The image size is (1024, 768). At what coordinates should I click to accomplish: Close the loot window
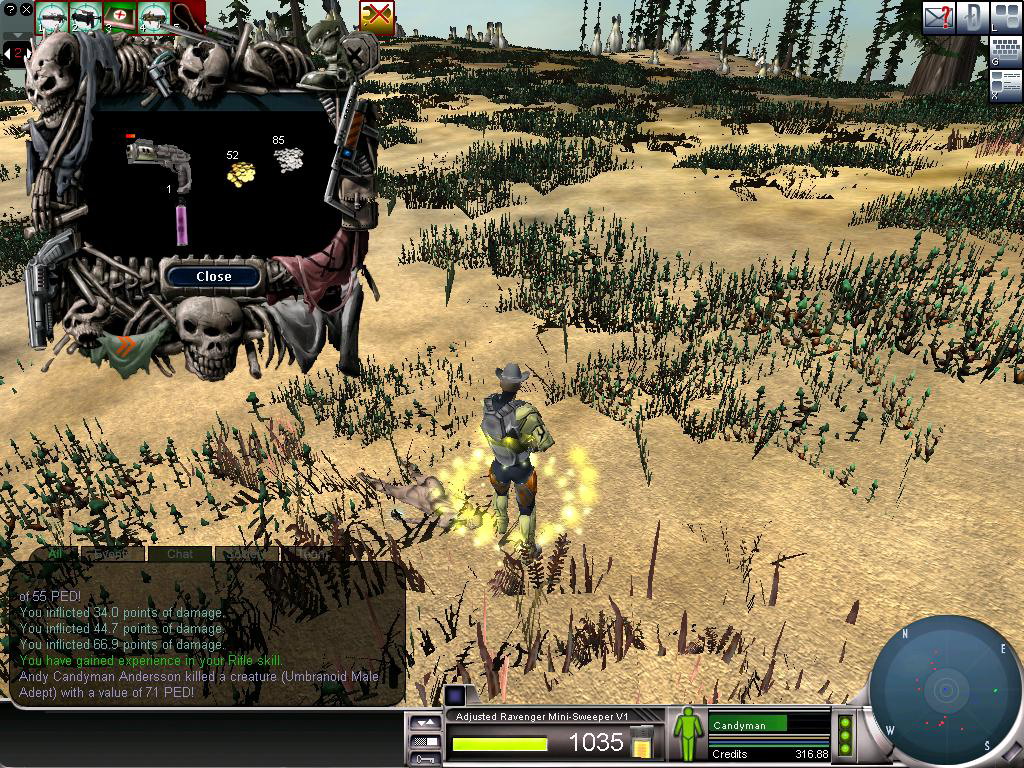(213, 277)
